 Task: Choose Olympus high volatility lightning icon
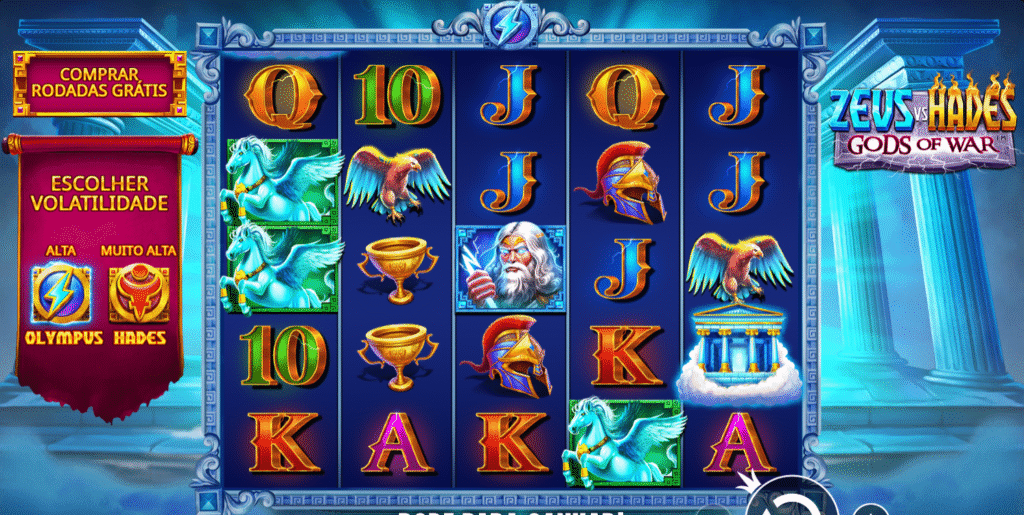pos(62,292)
